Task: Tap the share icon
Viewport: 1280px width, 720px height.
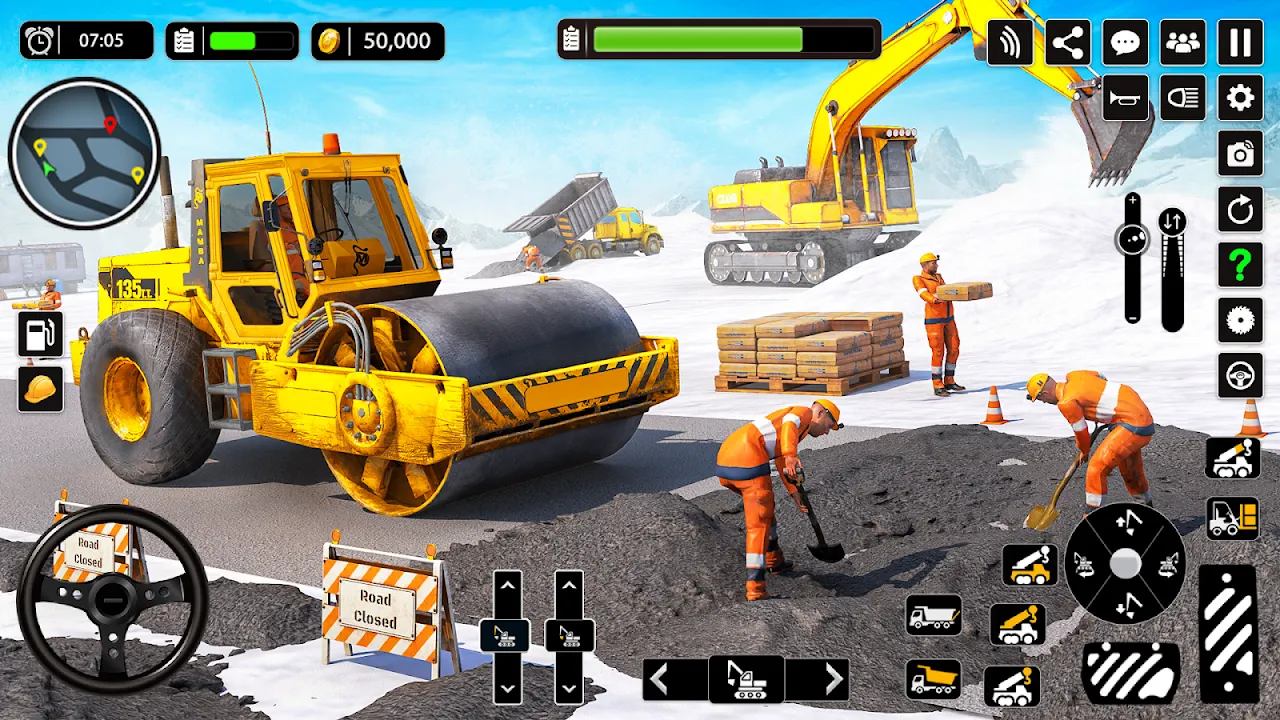Action: pos(1067,44)
